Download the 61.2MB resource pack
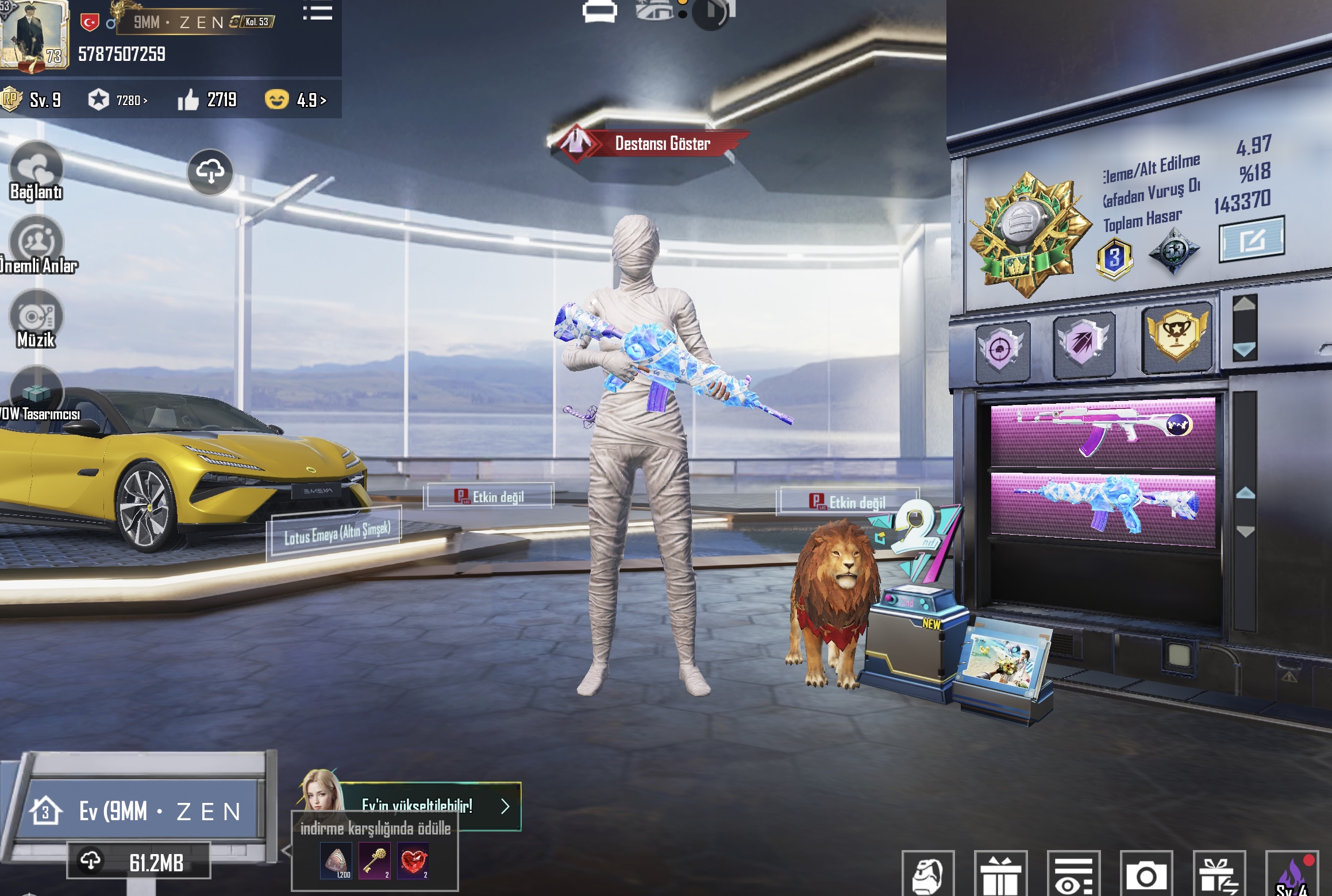 click(138, 861)
